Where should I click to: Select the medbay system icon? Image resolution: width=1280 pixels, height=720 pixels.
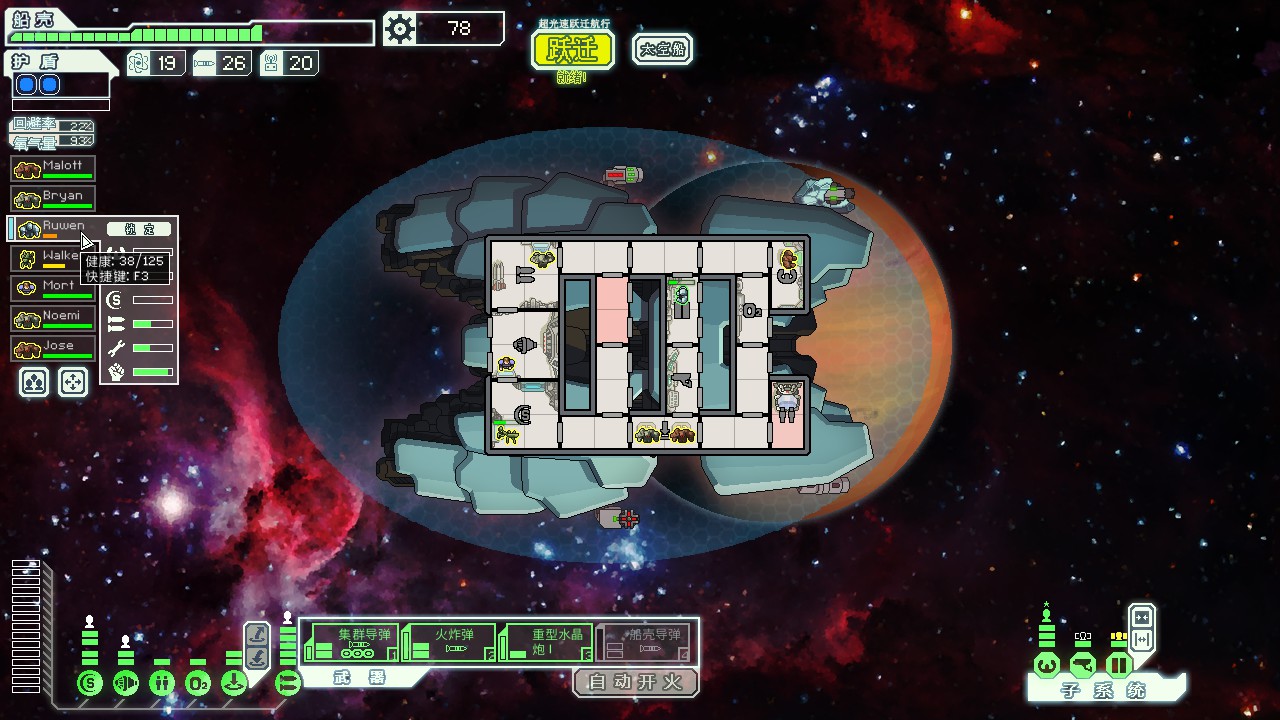click(162, 684)
